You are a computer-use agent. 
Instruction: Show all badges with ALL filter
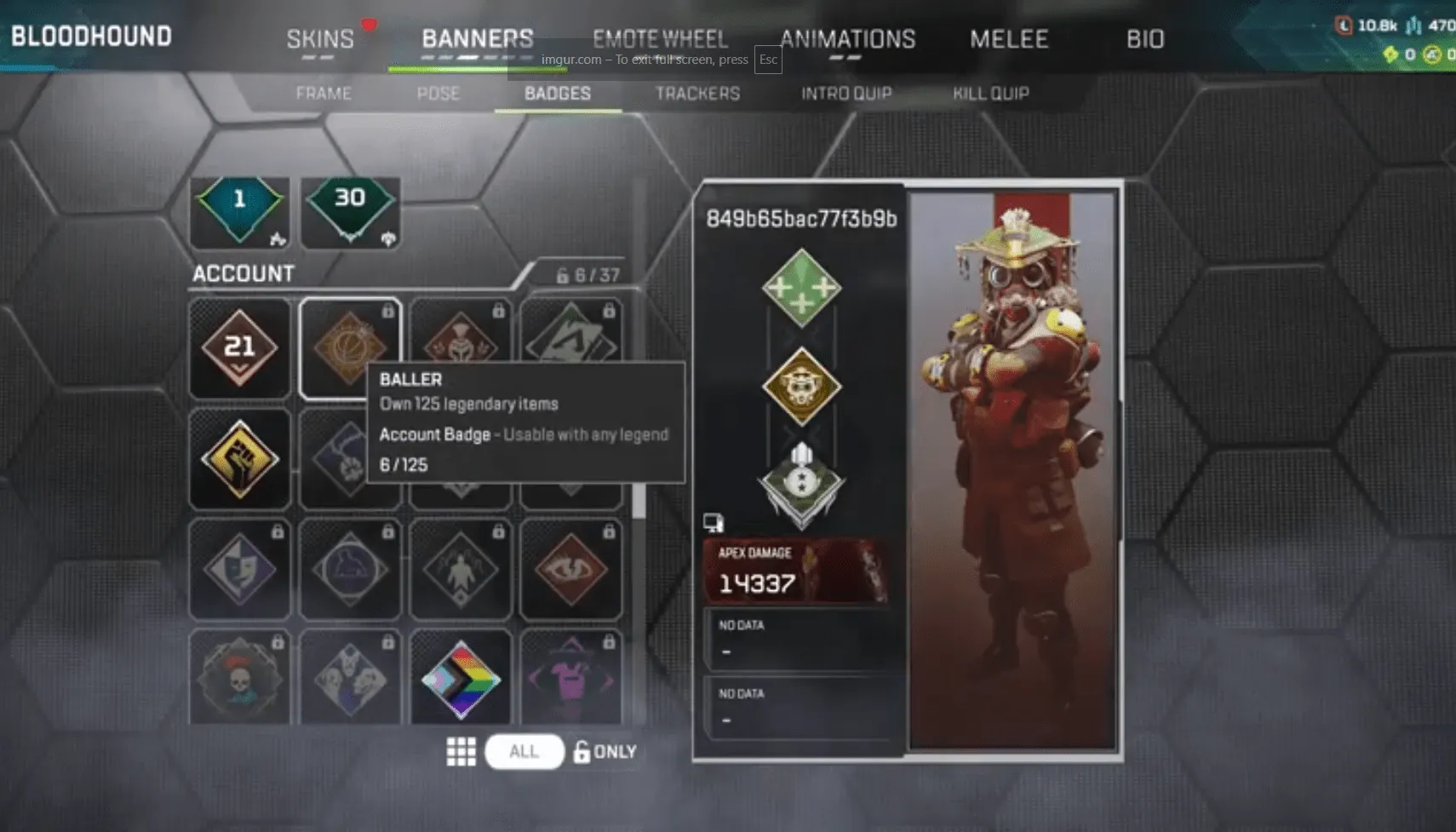[524, 752]
